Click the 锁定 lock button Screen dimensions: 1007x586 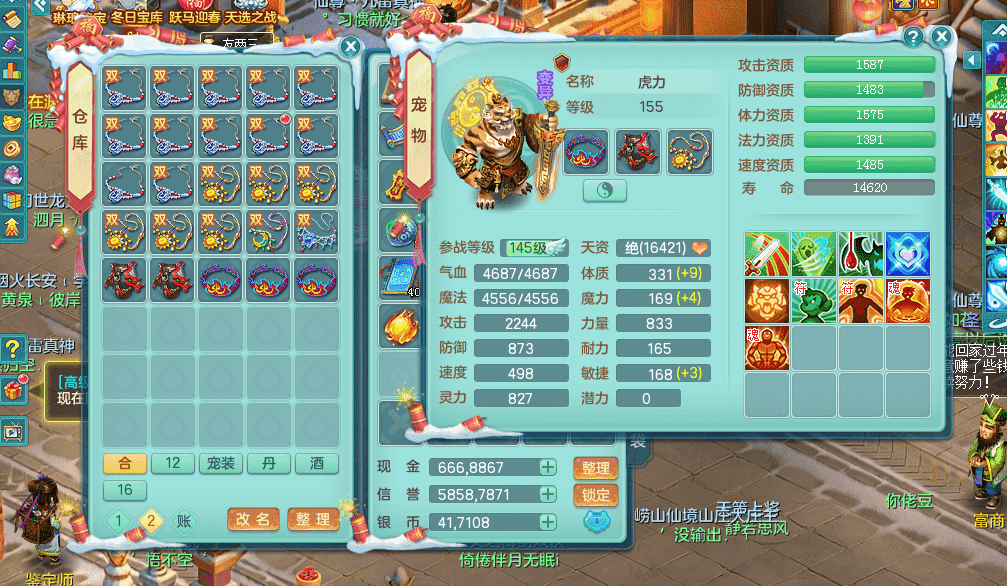coord(595,495)
